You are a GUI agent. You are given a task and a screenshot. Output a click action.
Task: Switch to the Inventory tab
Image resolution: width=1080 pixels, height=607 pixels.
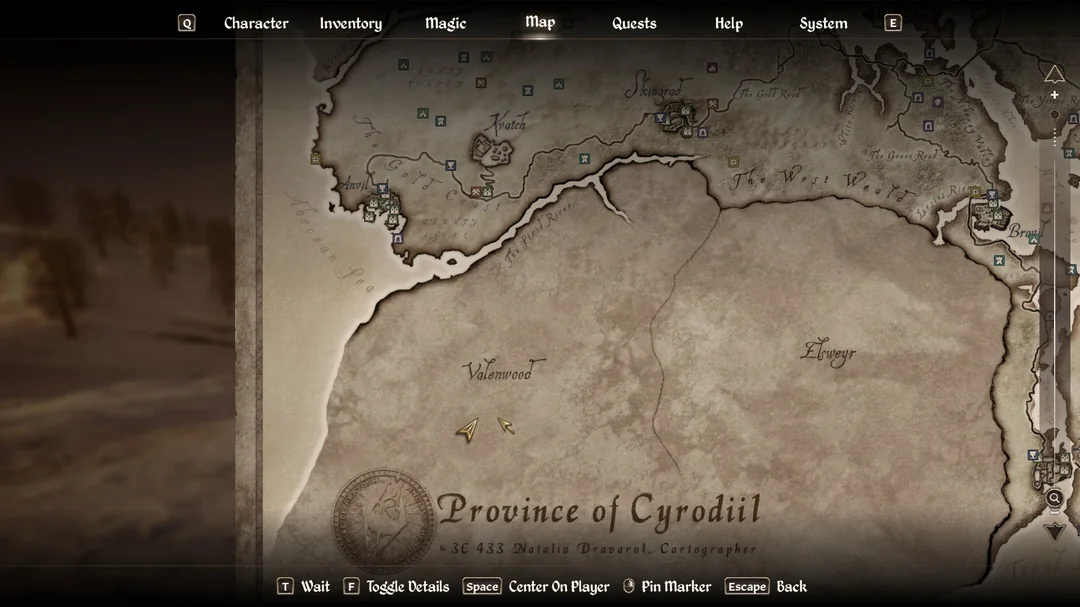pyautogui.click(x=350, y=23)
